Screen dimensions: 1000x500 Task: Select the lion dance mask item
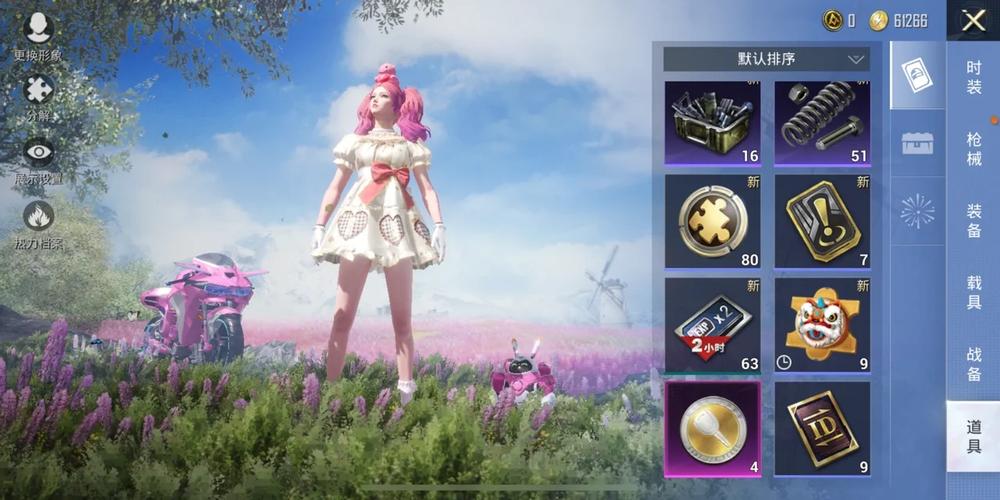tap(821, 325)
